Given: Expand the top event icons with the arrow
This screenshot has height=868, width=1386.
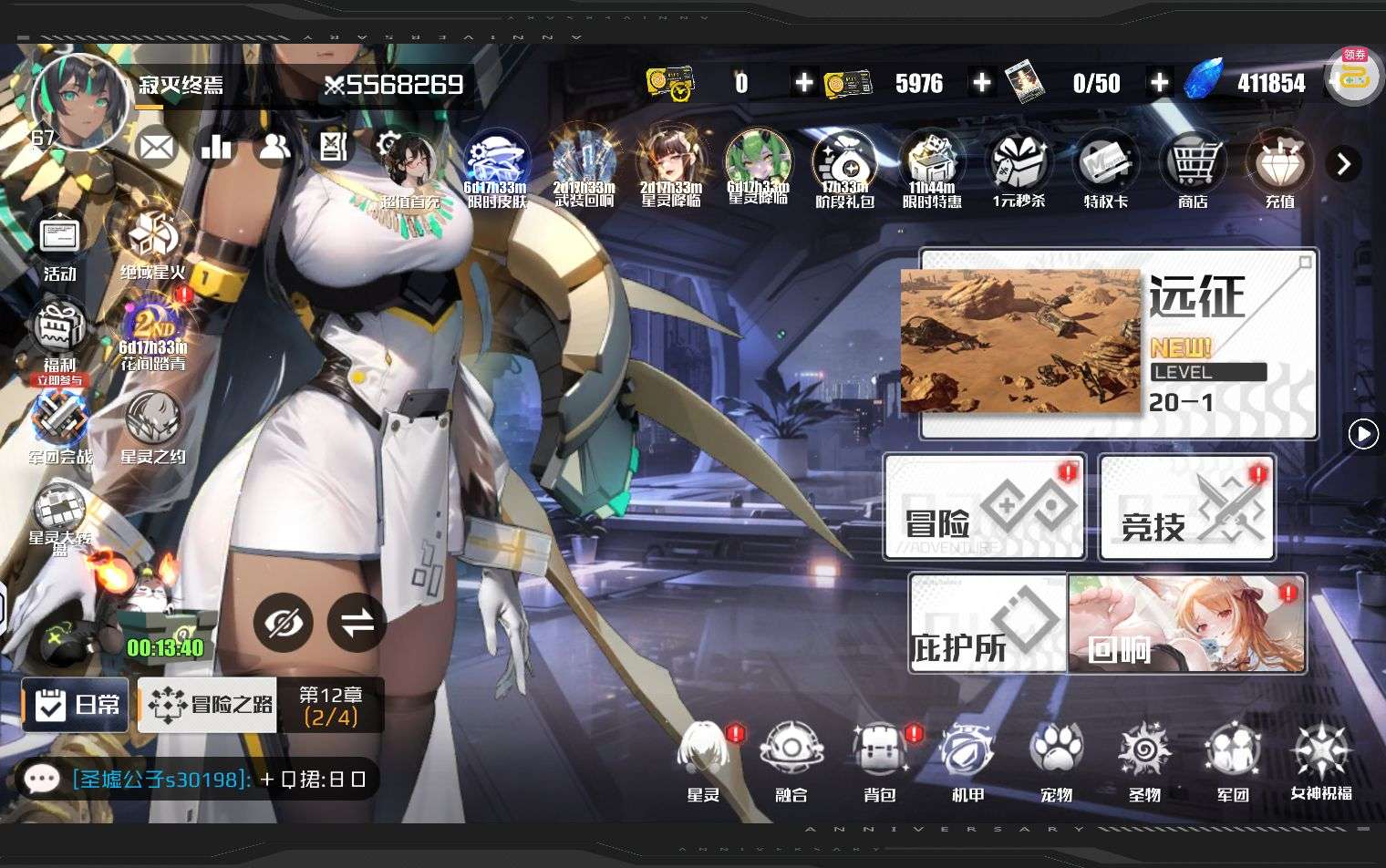Looking at the screenshot, I should [x=1343, y=164].
